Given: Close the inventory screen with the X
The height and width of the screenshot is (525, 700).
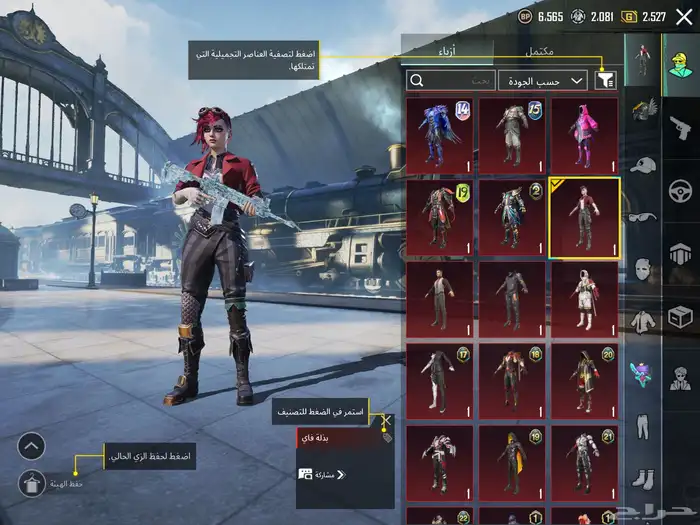Looking at the screenshot, I should (x=683, y=16).
